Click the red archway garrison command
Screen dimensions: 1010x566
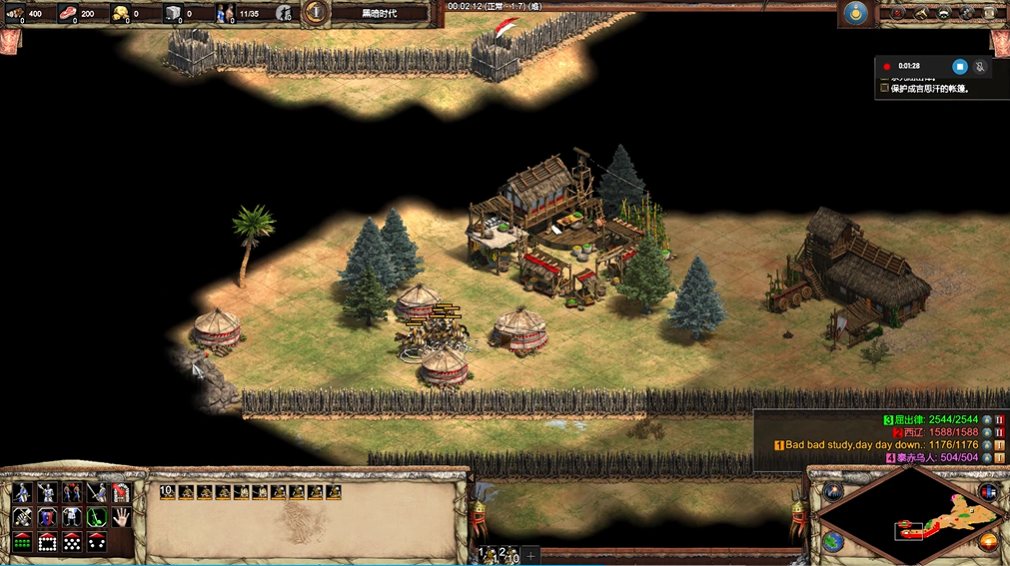[121, 492]
